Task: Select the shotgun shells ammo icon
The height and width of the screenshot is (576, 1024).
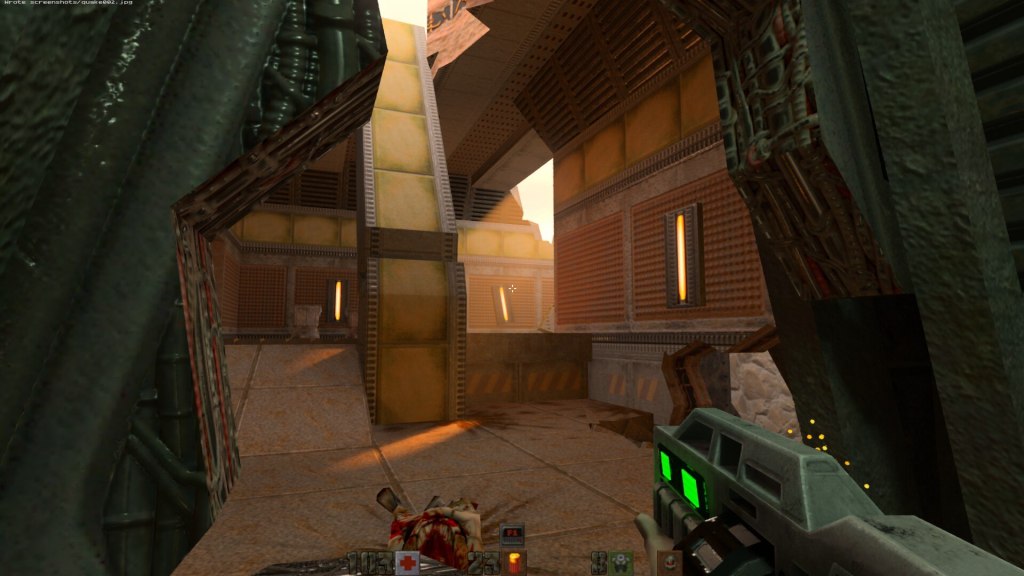Action: pyautogui.click(x=516, y=562)
